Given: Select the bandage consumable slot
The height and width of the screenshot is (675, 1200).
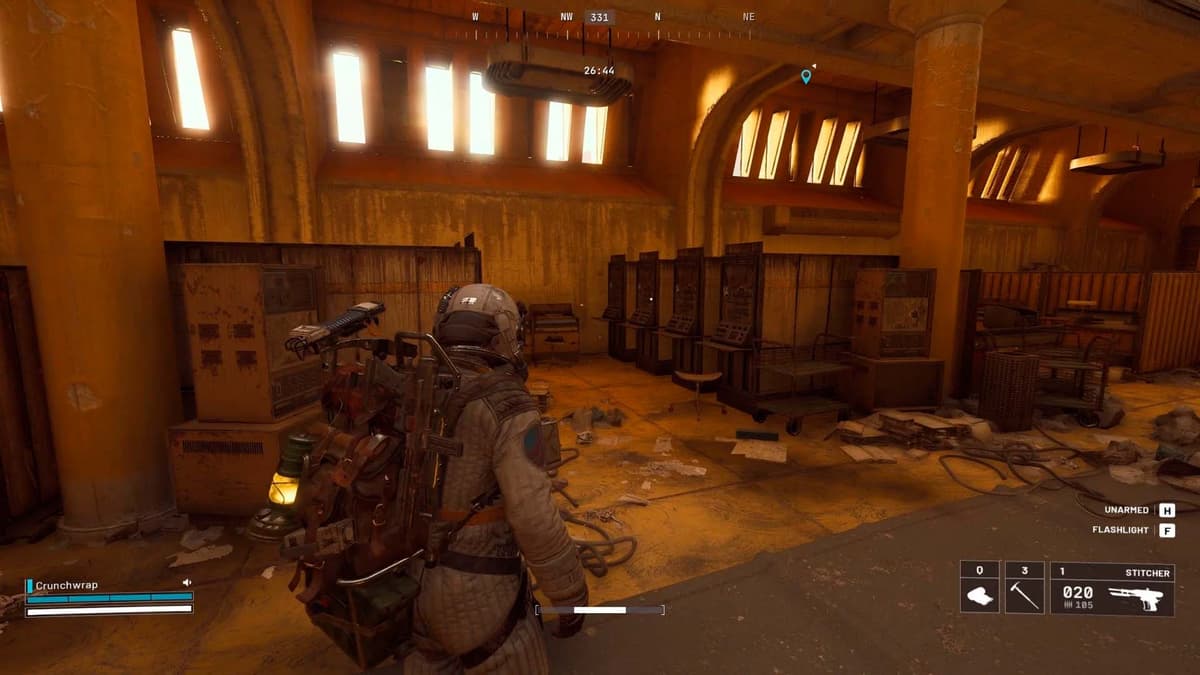Looking at the screenshot, I should [979, 589].
